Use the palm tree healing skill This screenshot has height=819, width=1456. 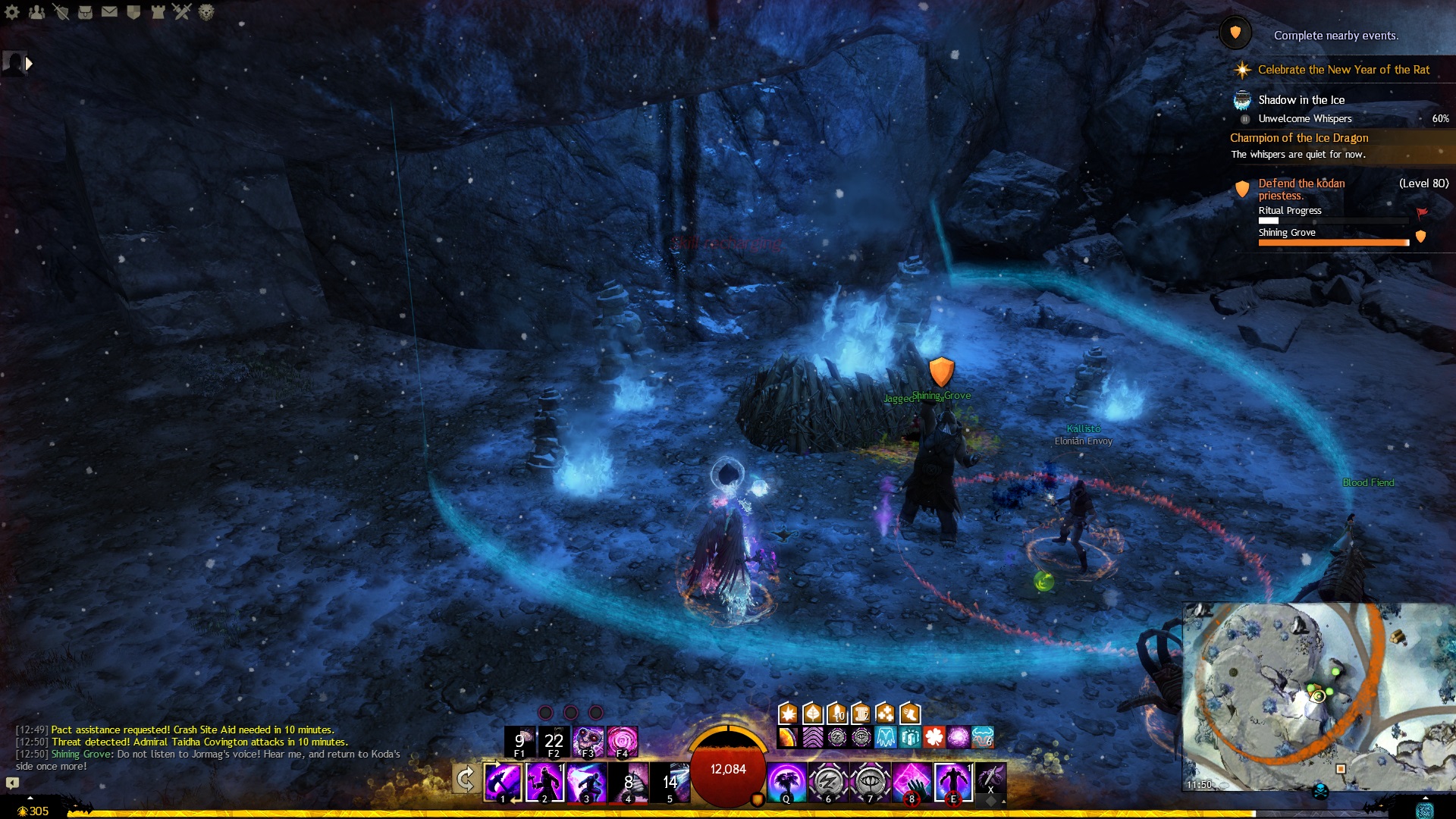pyautogui.click(x=786, y=782)
